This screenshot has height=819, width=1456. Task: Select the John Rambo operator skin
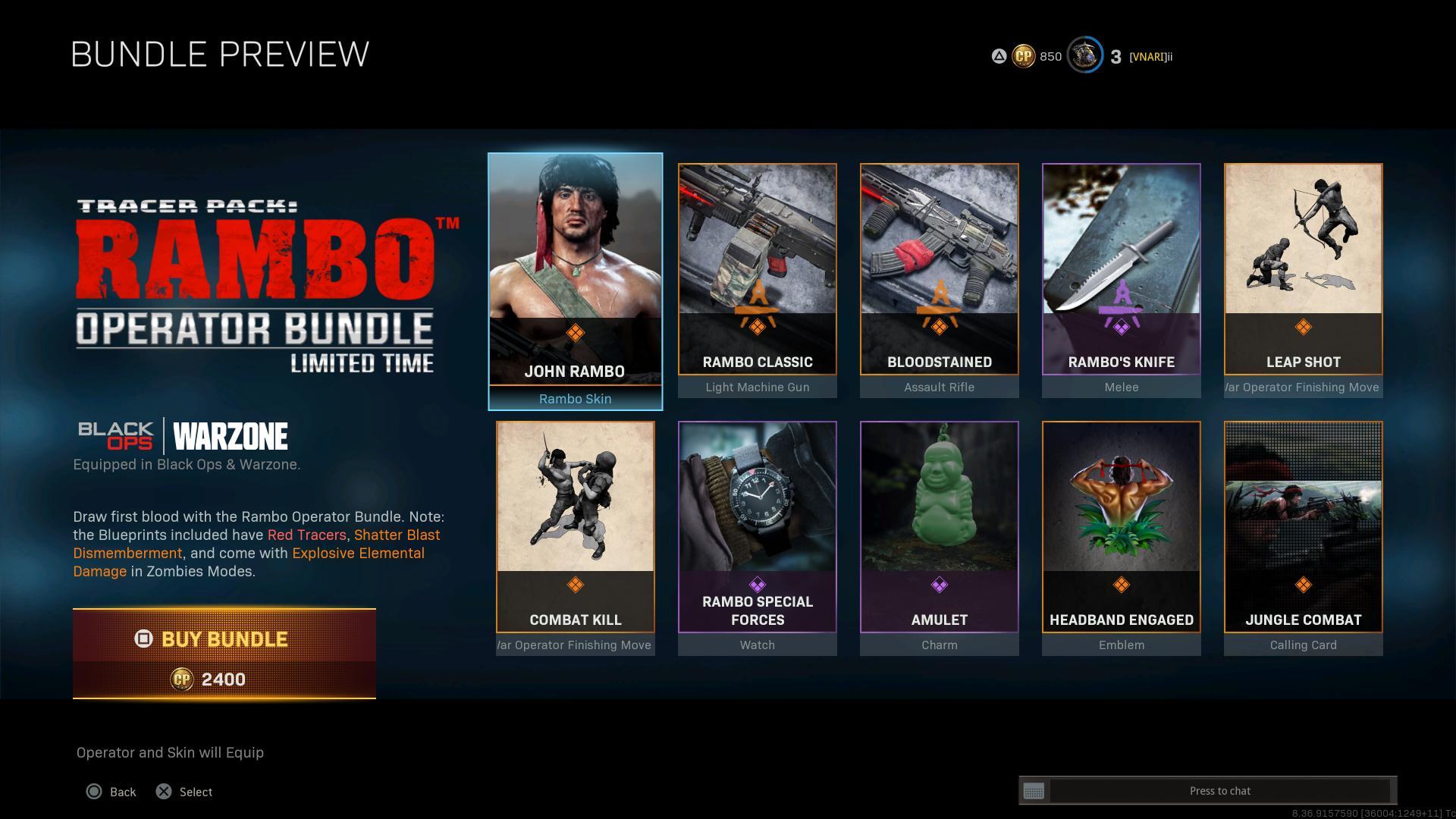coord(575,281)
